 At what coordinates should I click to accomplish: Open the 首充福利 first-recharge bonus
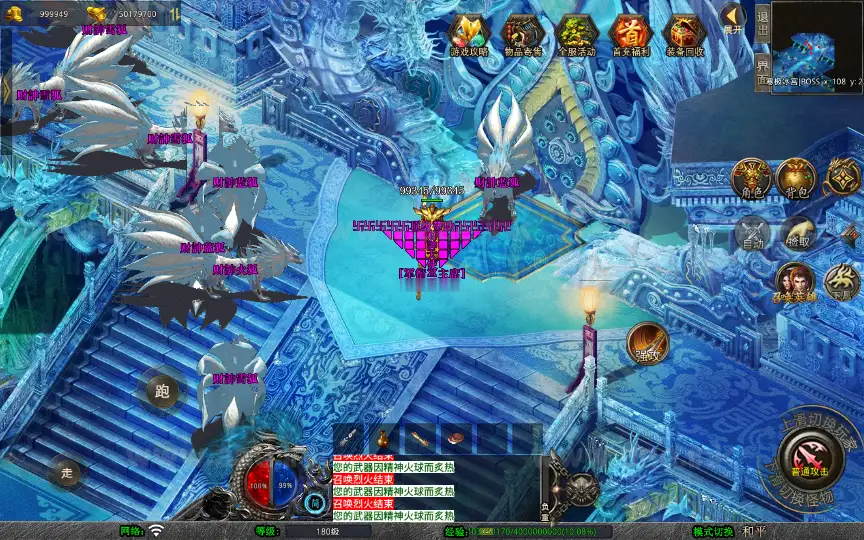pyautogui.click(x=630, y=34)
